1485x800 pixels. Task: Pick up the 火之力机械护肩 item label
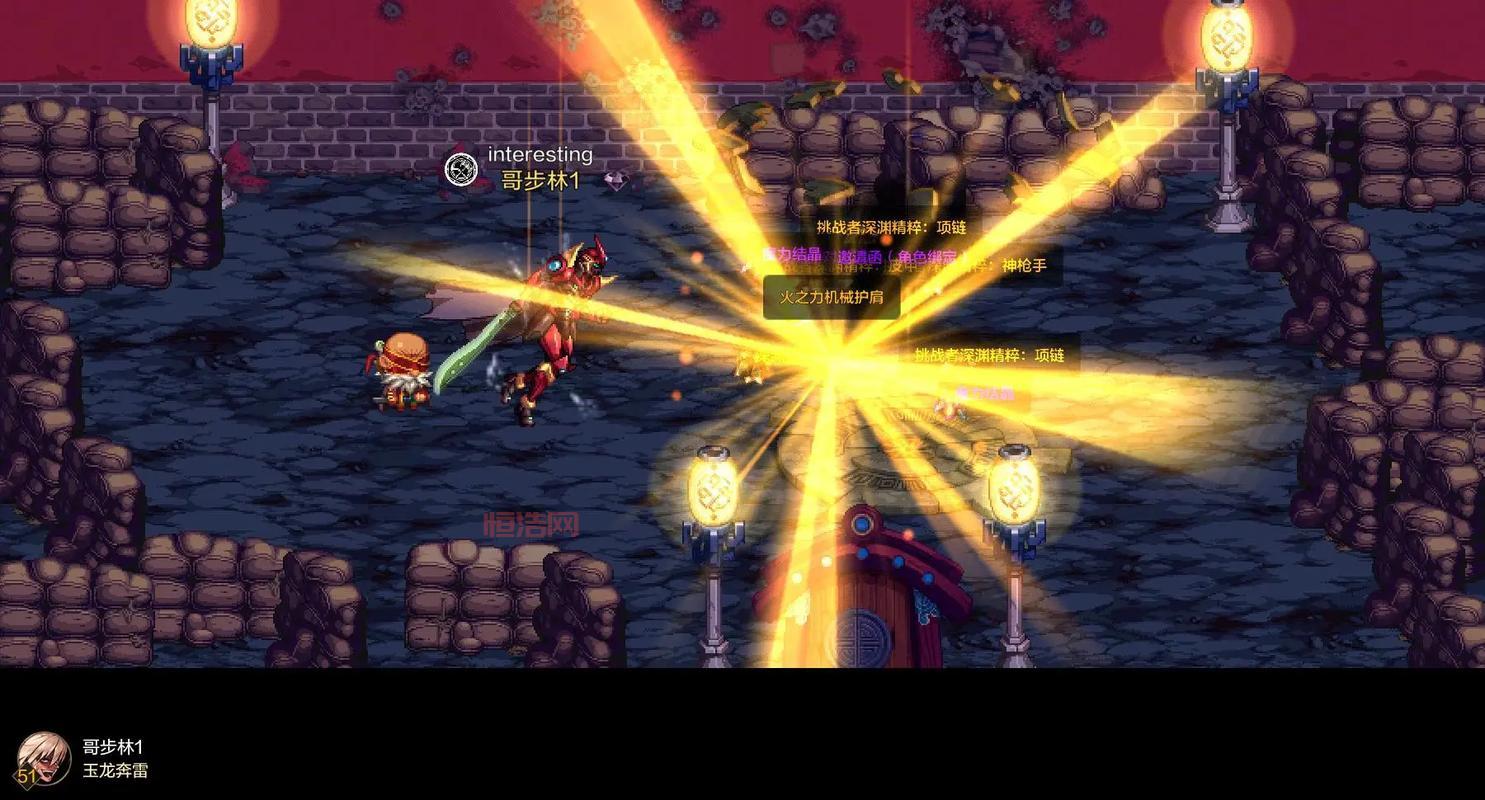point(831,298)
